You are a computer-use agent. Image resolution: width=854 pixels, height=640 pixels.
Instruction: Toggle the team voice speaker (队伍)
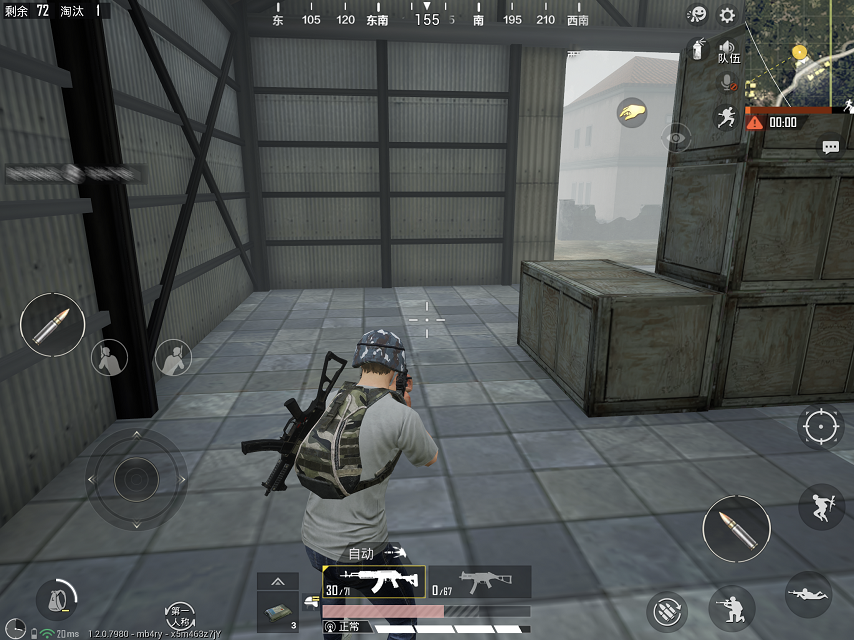(x=728, y=50)
